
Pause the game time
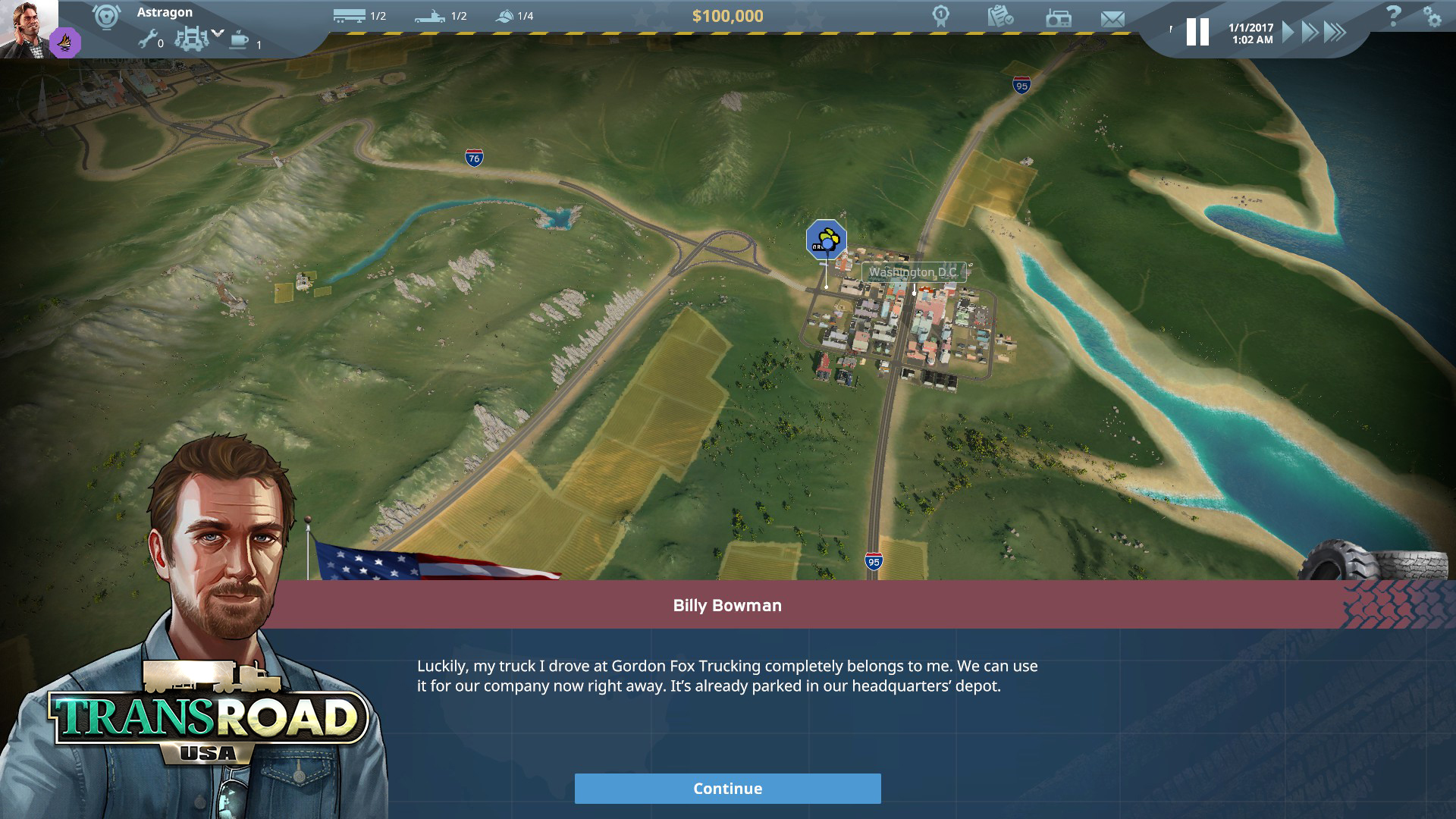click(1197, 32)
